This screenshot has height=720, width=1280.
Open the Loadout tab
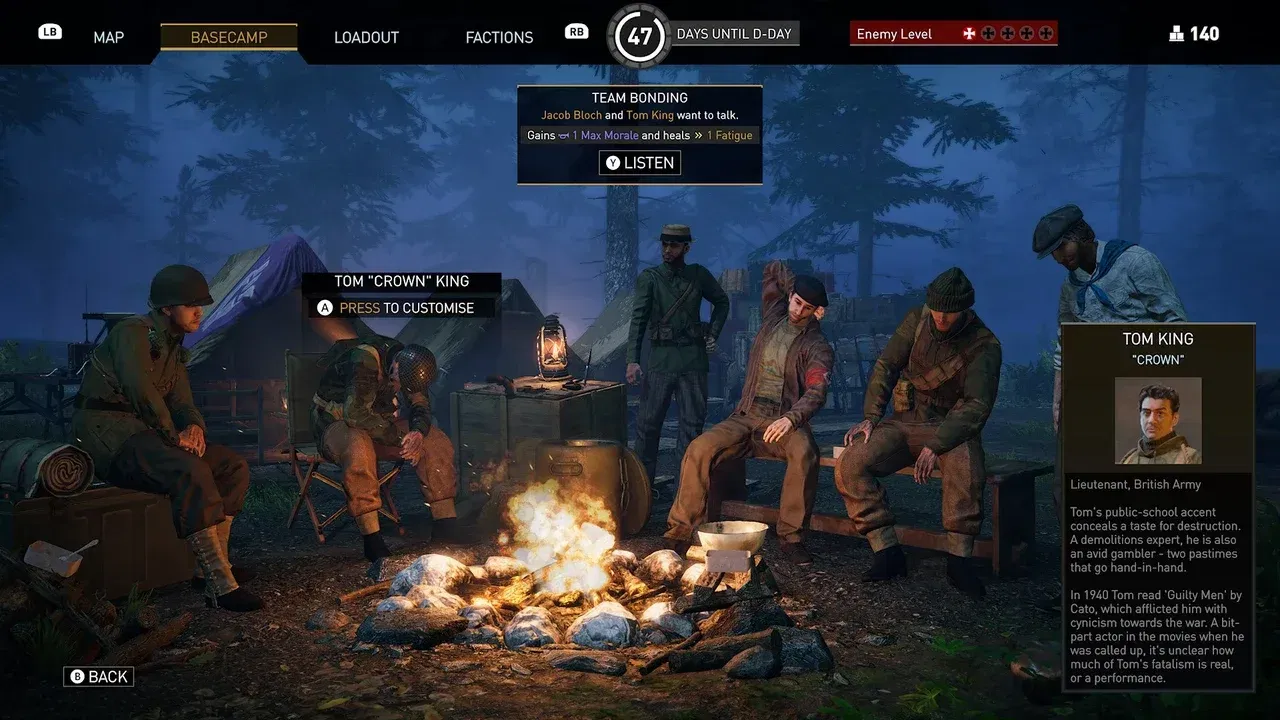(x=366, y=37)
